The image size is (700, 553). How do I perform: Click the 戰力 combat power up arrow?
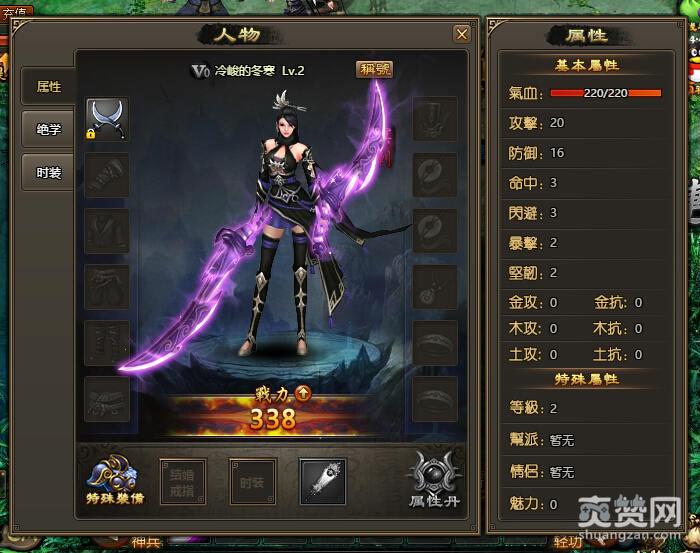point(303,393)
